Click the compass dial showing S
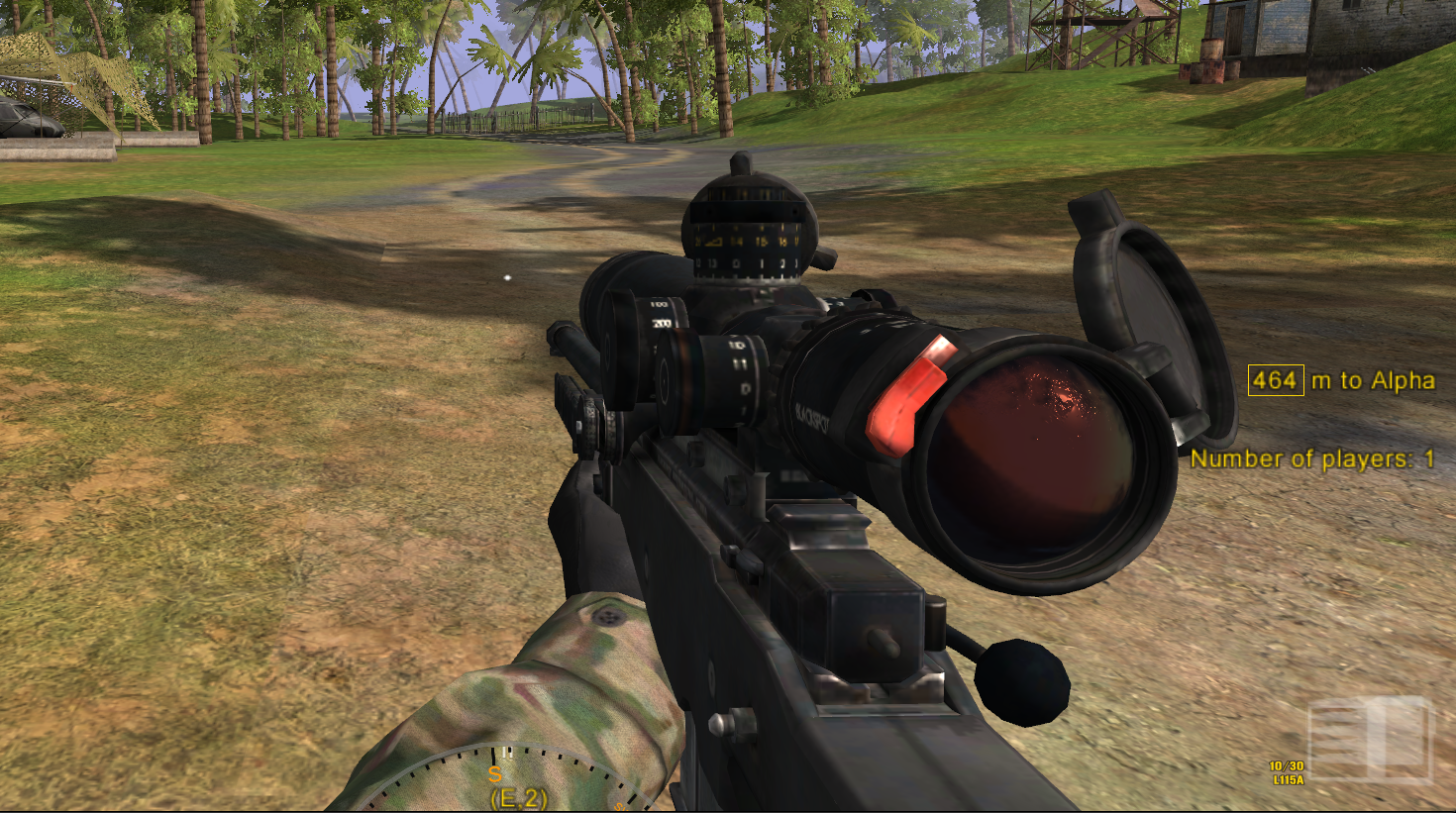This screenshot has width=1456, height=813. point(505,780)
